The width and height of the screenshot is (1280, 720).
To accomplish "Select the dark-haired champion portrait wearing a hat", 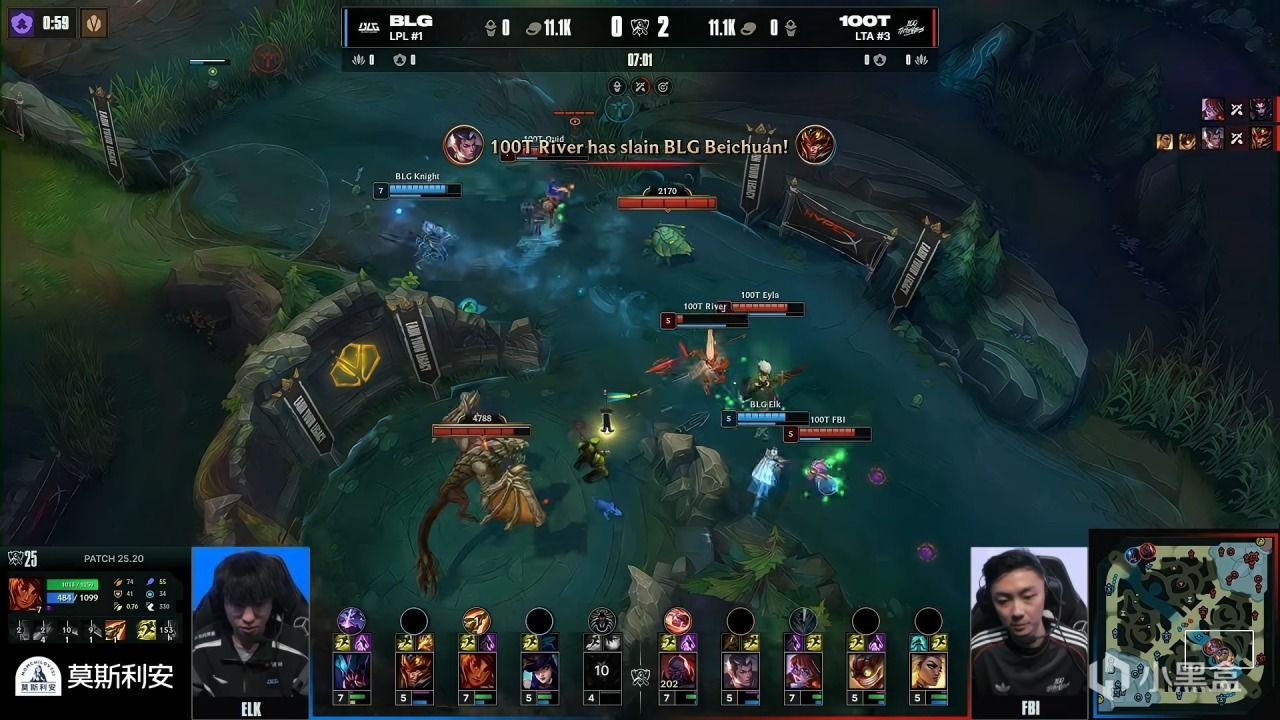I will (539, 670).
